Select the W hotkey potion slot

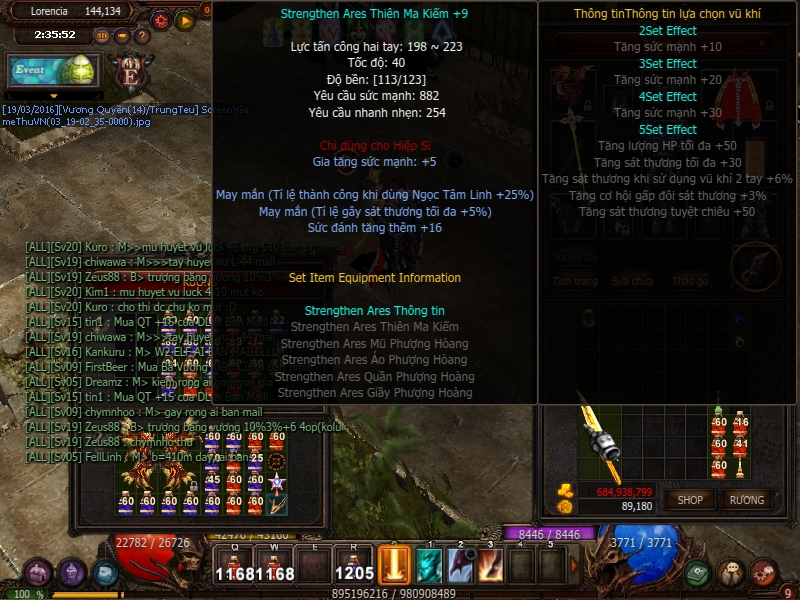tap(273, 566)
